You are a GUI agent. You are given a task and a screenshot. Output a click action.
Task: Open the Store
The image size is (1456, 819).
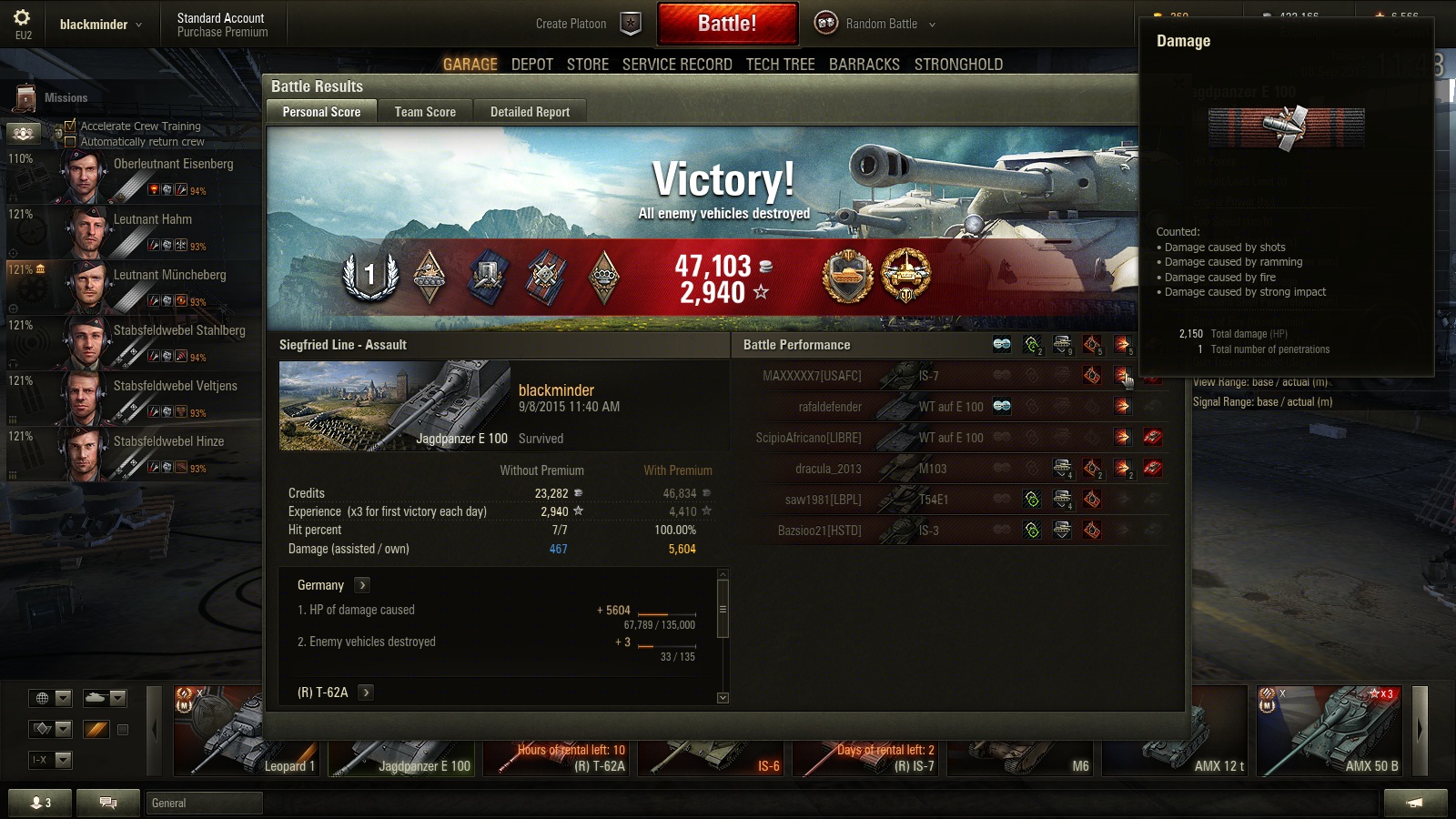point(587,65)
